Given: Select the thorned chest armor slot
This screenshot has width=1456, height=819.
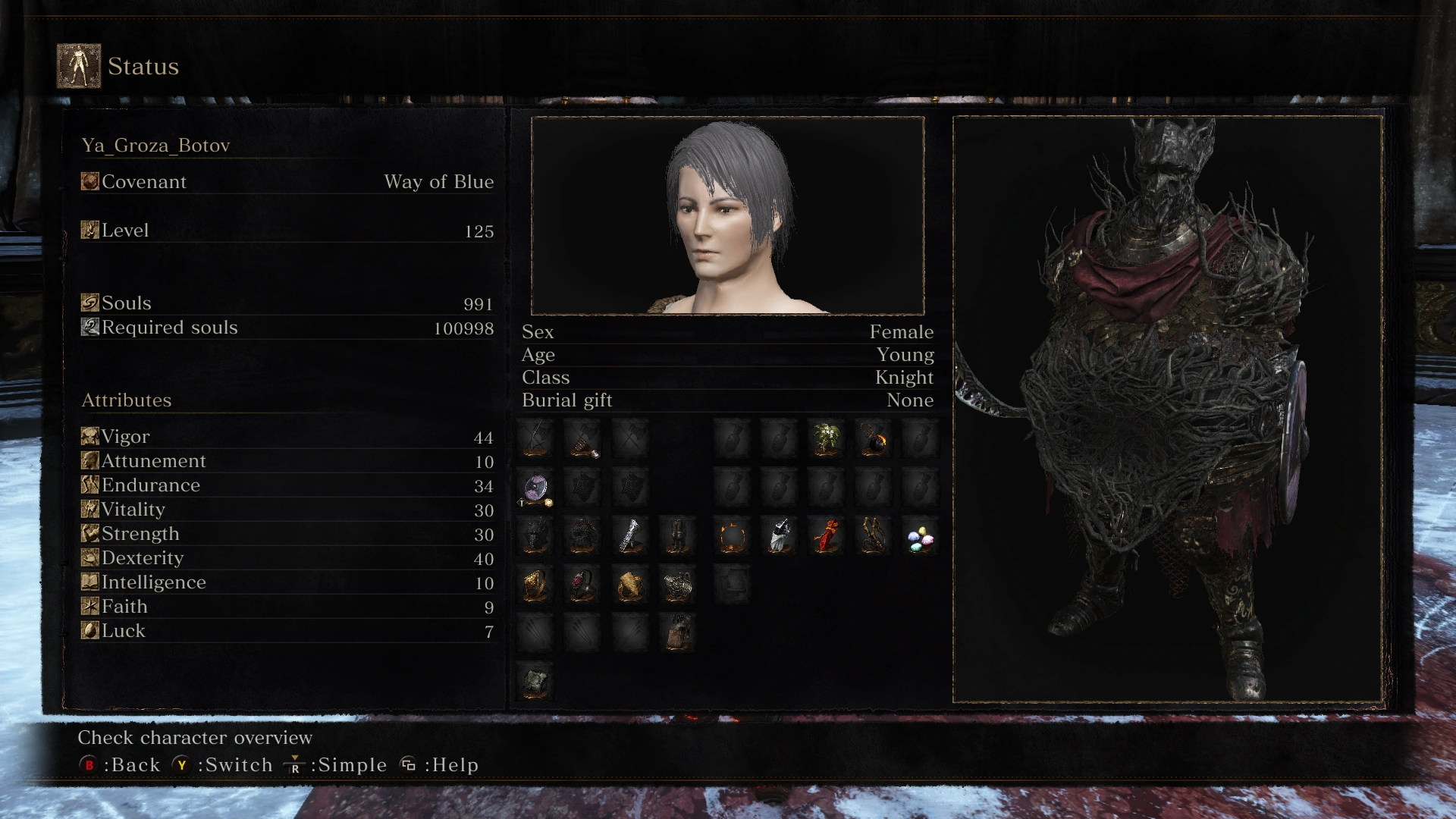Looking at the screenshot, I should tap(582, 536).
